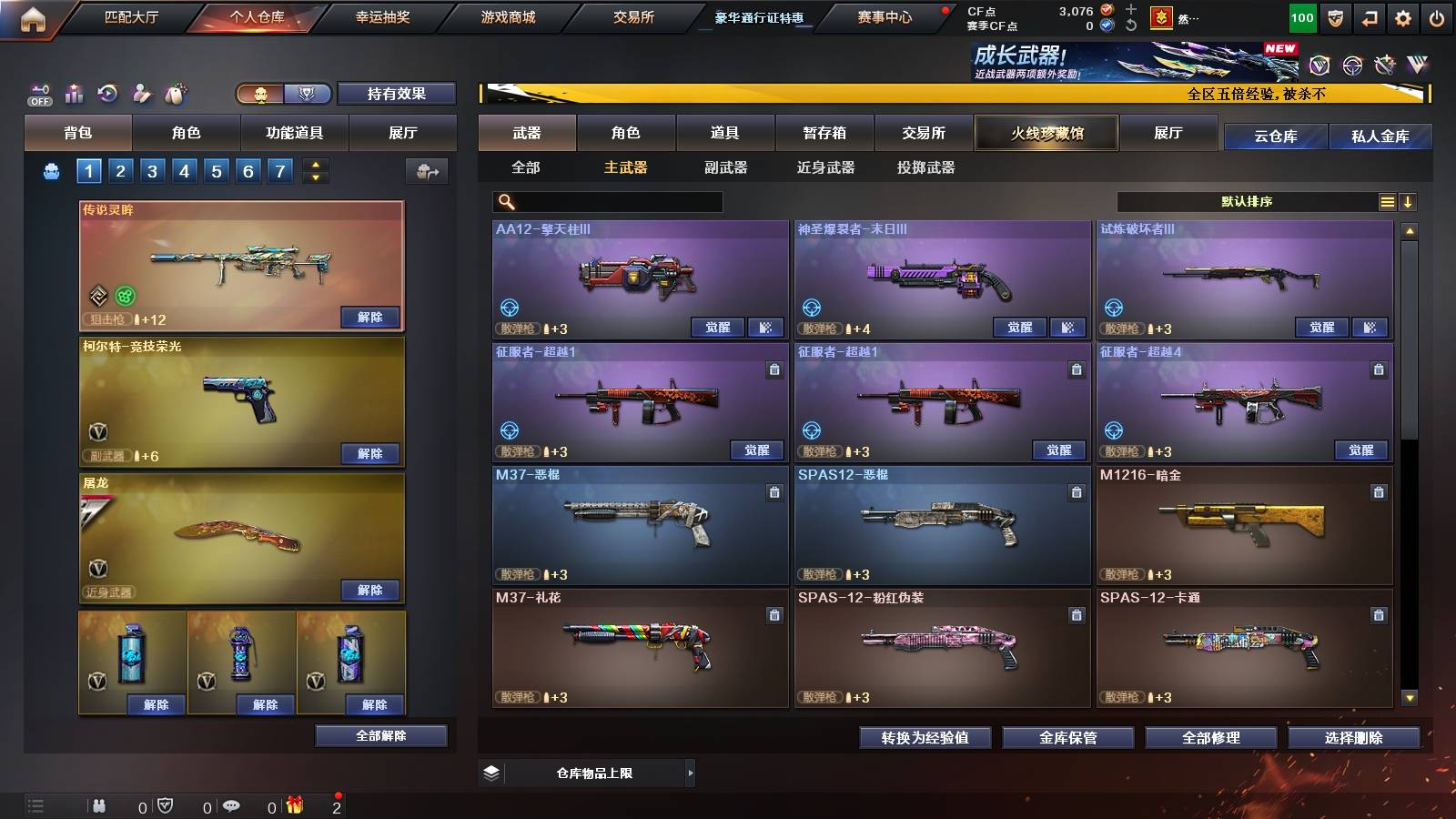This screenshot has height=819, width=1456.
Task: Click the replay arrow icon in the left toolbar
Action: (107, 92)
